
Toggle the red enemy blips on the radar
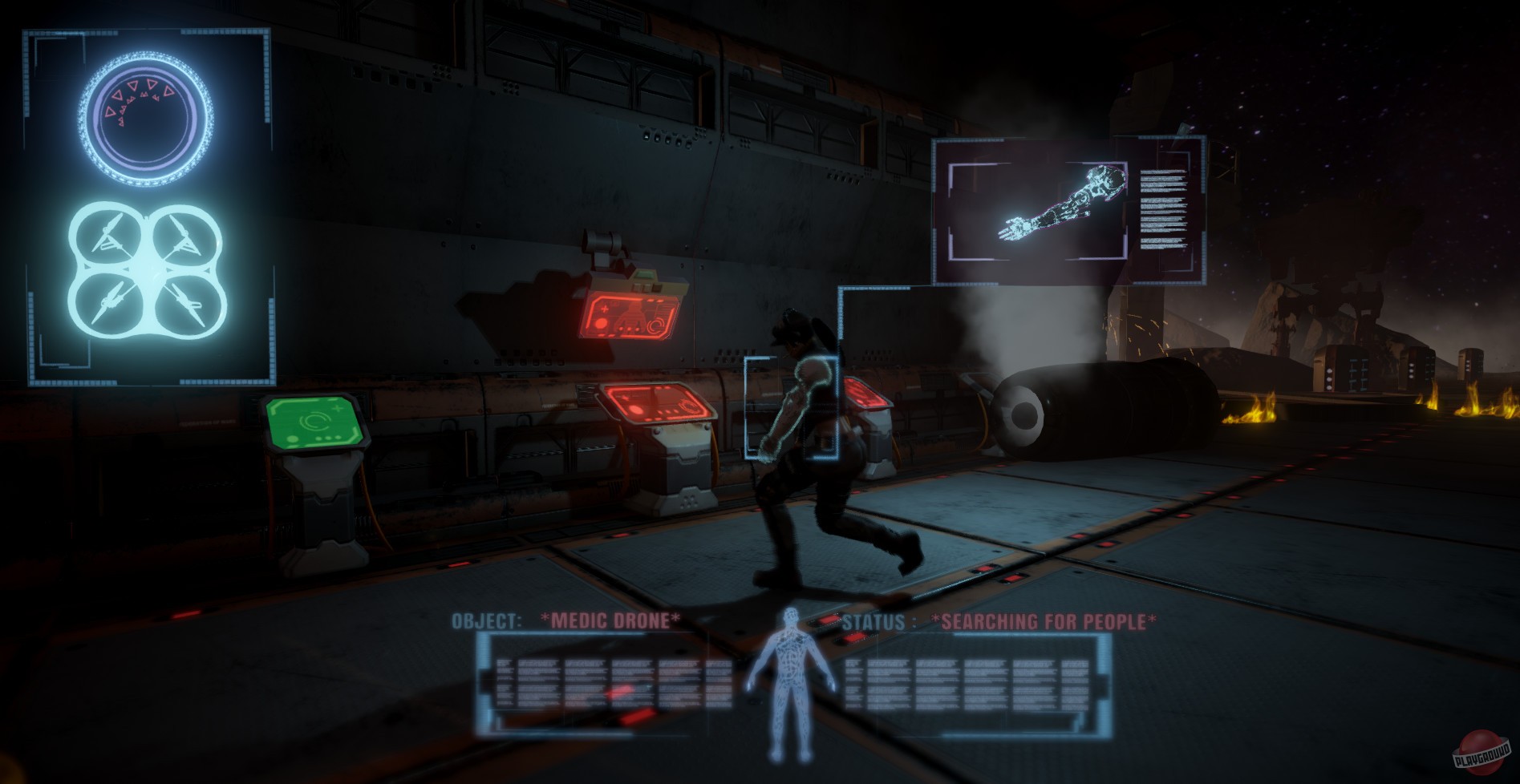[x=138, y=95]
